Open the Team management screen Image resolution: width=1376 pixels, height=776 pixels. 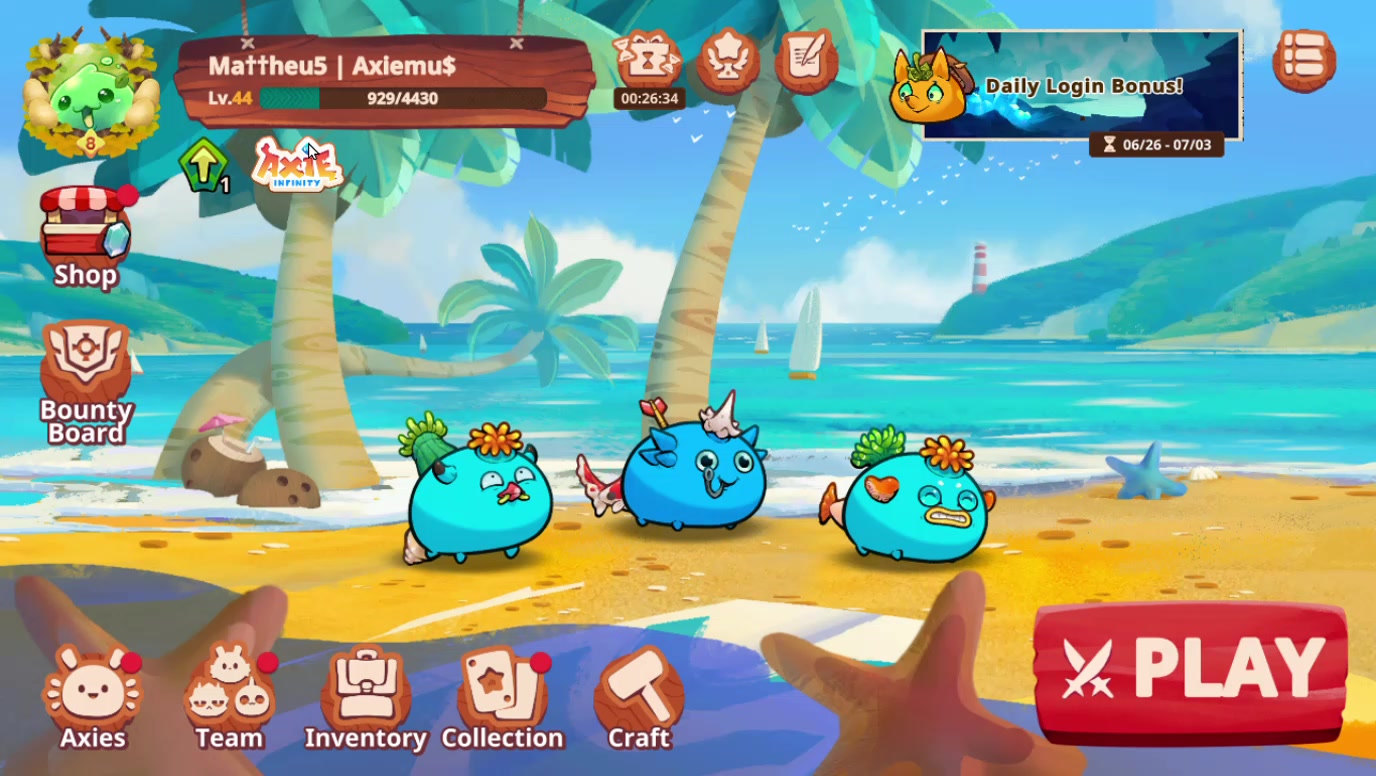pyautogui.click(x=229, y=690)
